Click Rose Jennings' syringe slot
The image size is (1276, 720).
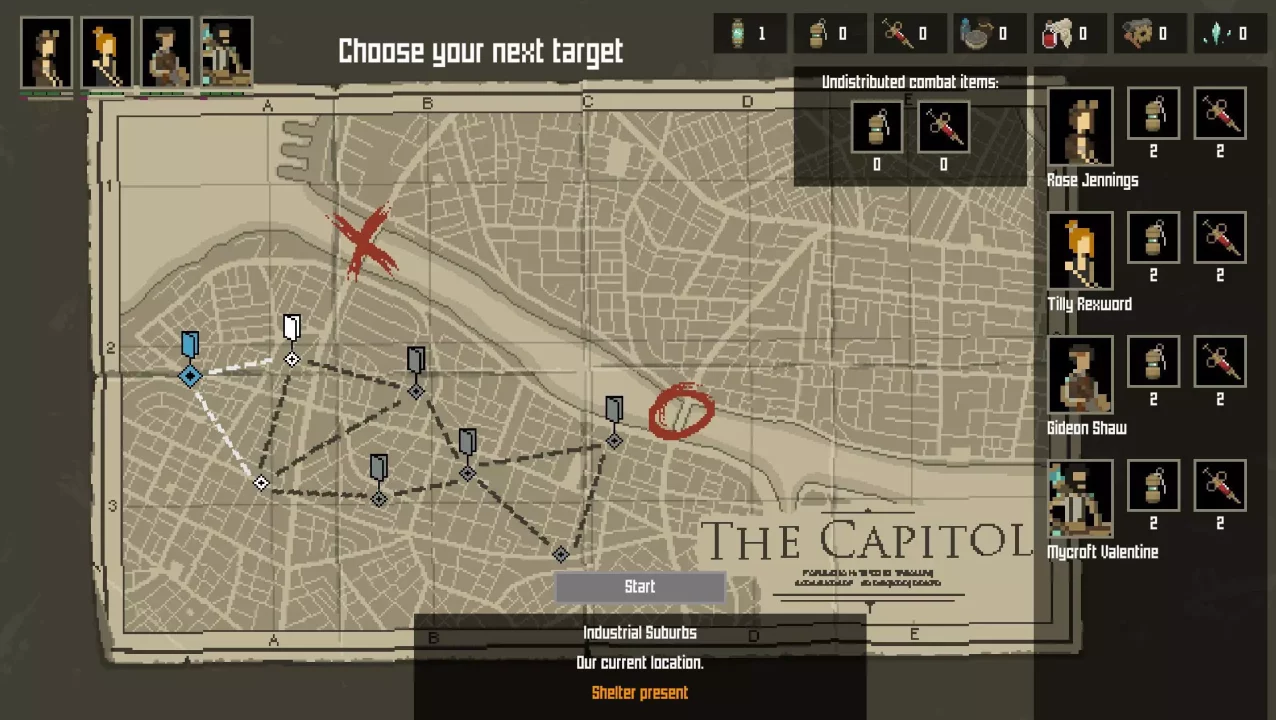(1219, 114)
